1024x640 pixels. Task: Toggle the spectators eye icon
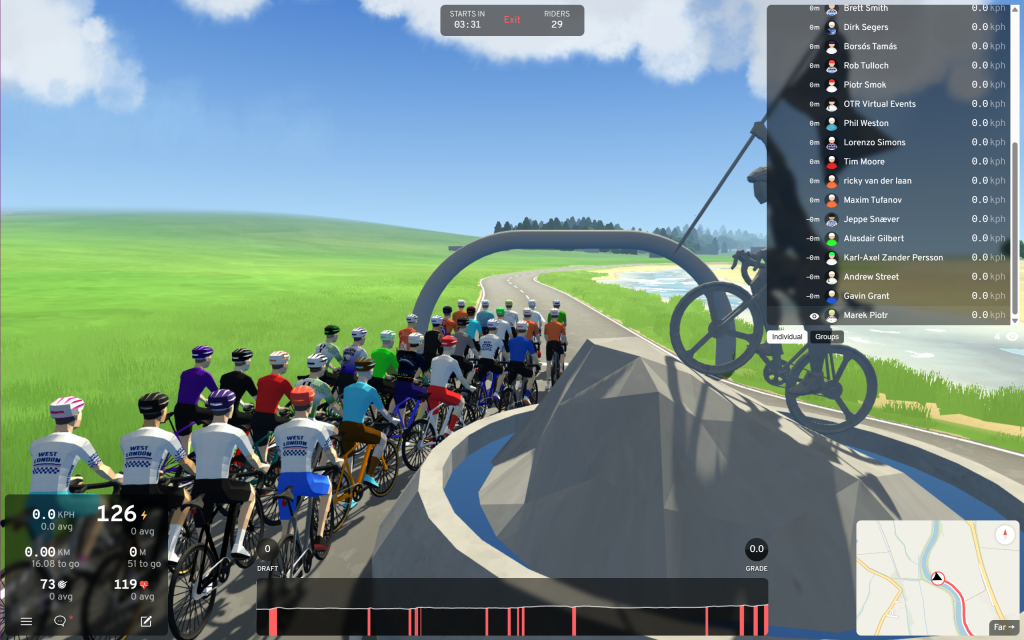click(1012, 337)
